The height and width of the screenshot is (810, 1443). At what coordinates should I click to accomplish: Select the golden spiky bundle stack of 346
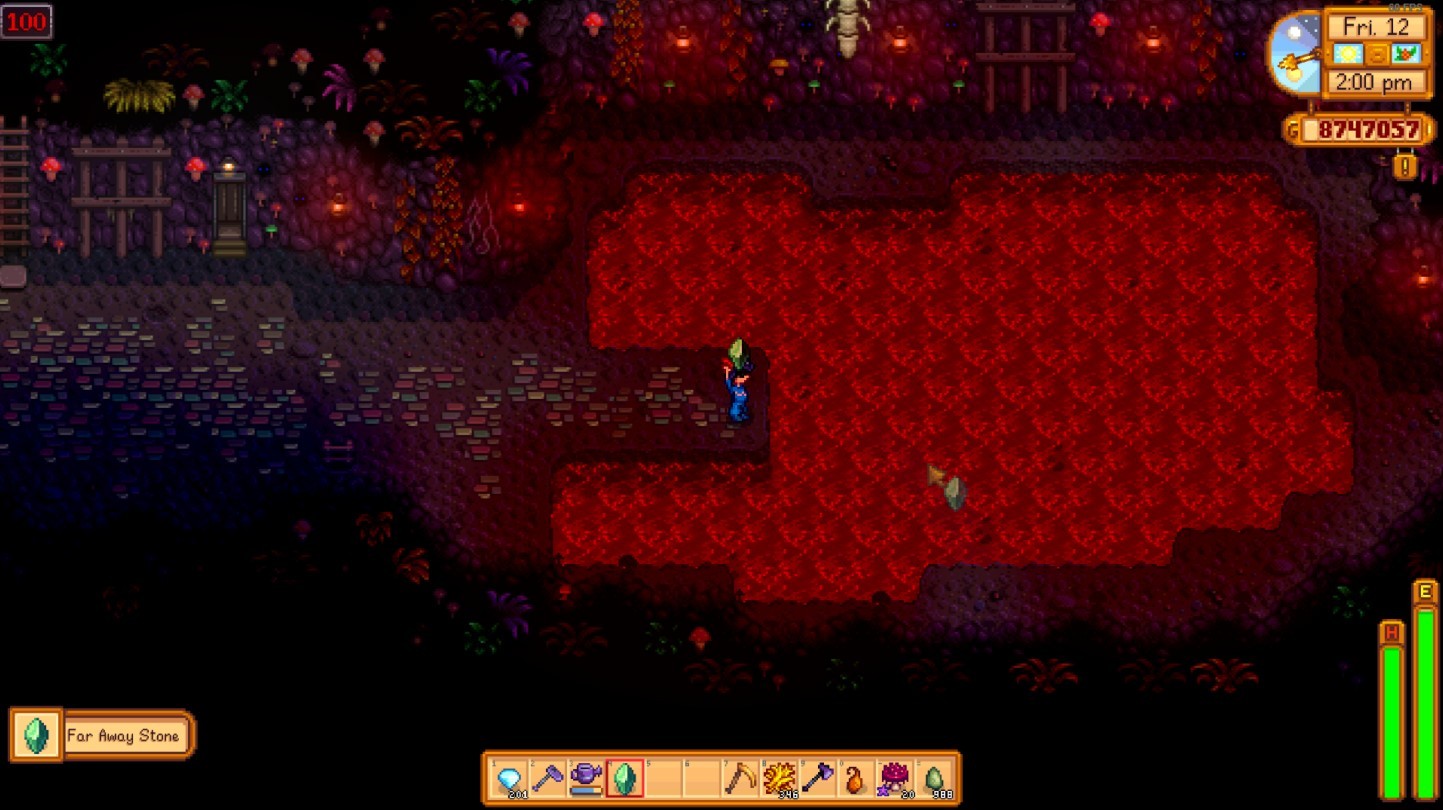779,778
